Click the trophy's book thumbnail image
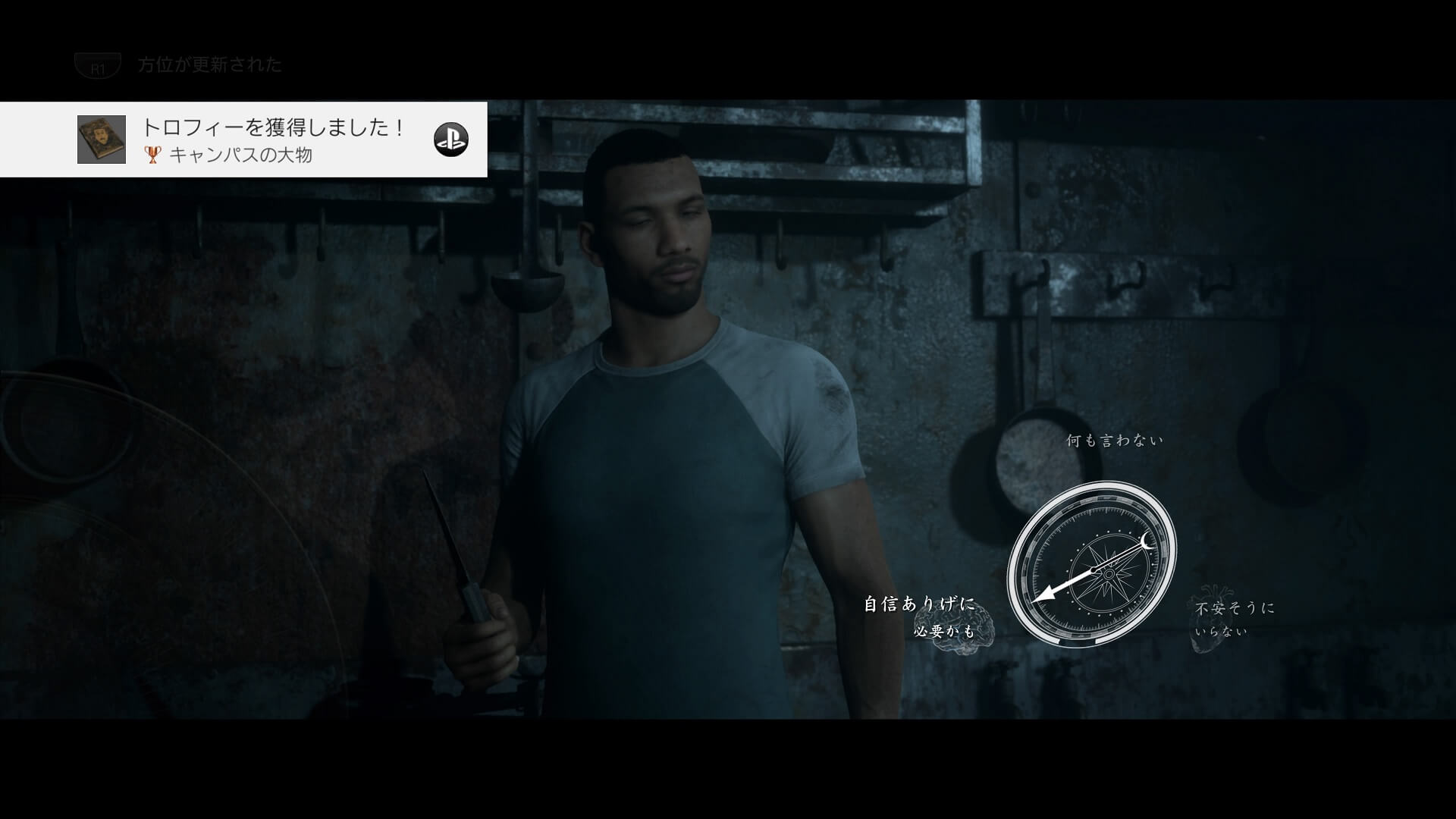The image size is (1456, 819). point(102,140)
